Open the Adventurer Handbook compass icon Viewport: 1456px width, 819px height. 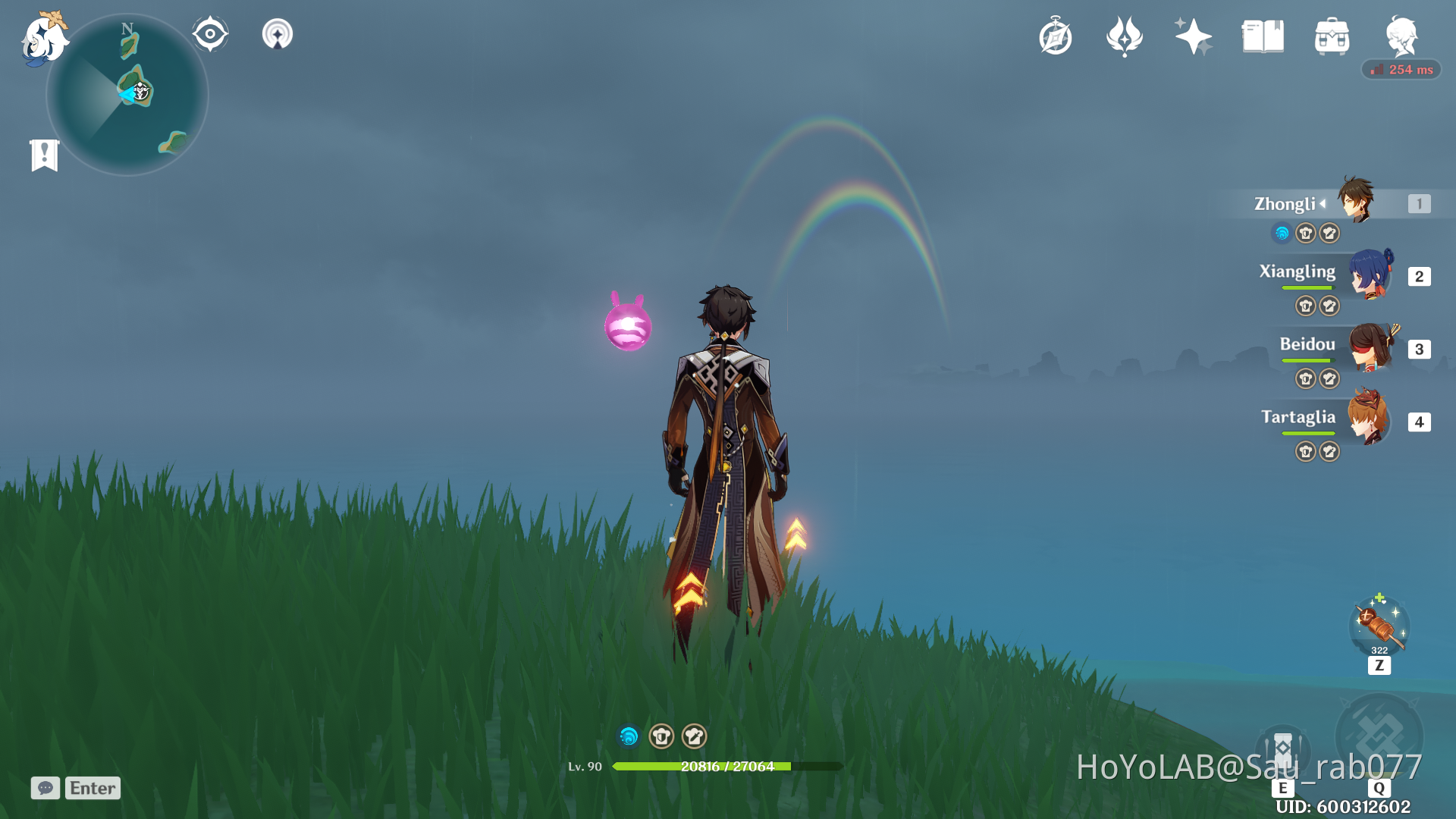coord(1056,36)
